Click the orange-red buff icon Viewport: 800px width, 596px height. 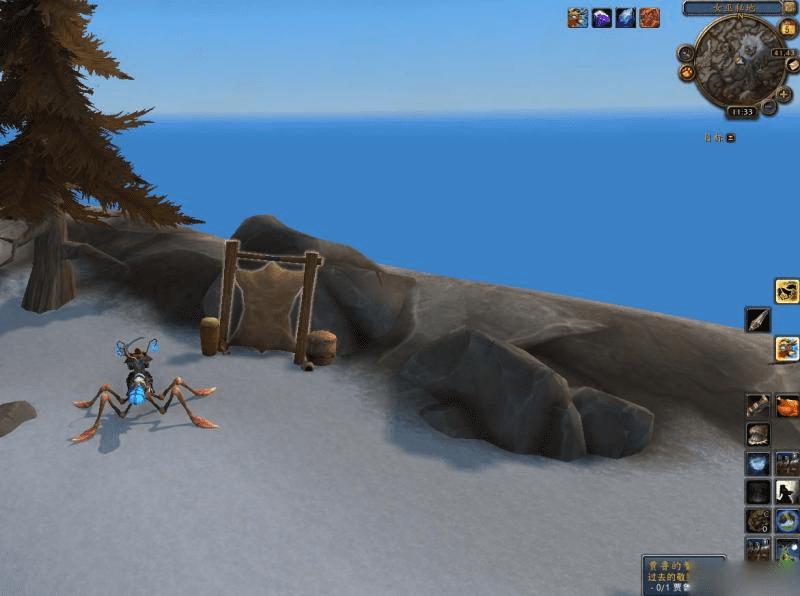coord(650,17)
